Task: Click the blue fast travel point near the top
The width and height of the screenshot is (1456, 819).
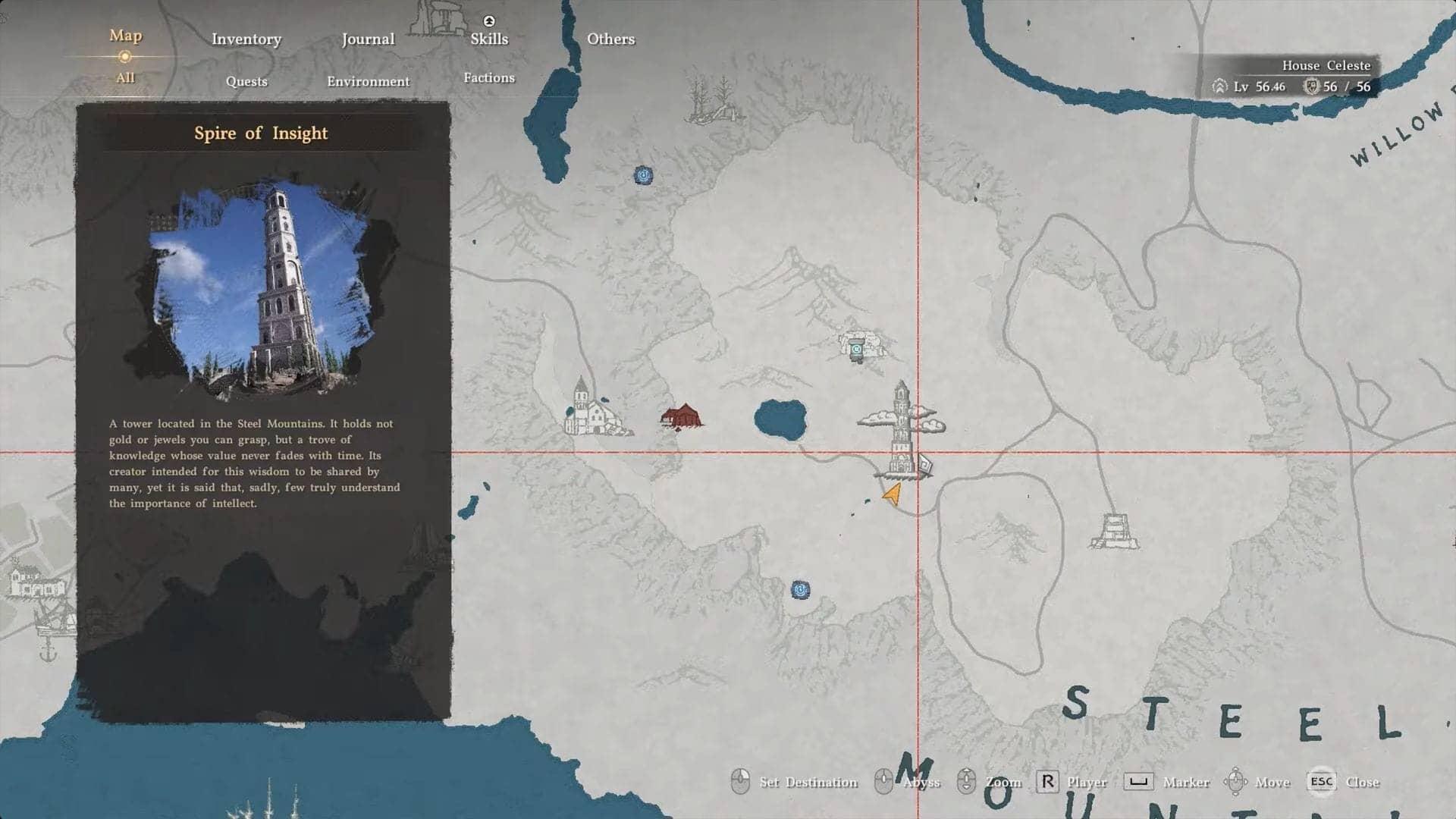Action: [x=644, y=176]
